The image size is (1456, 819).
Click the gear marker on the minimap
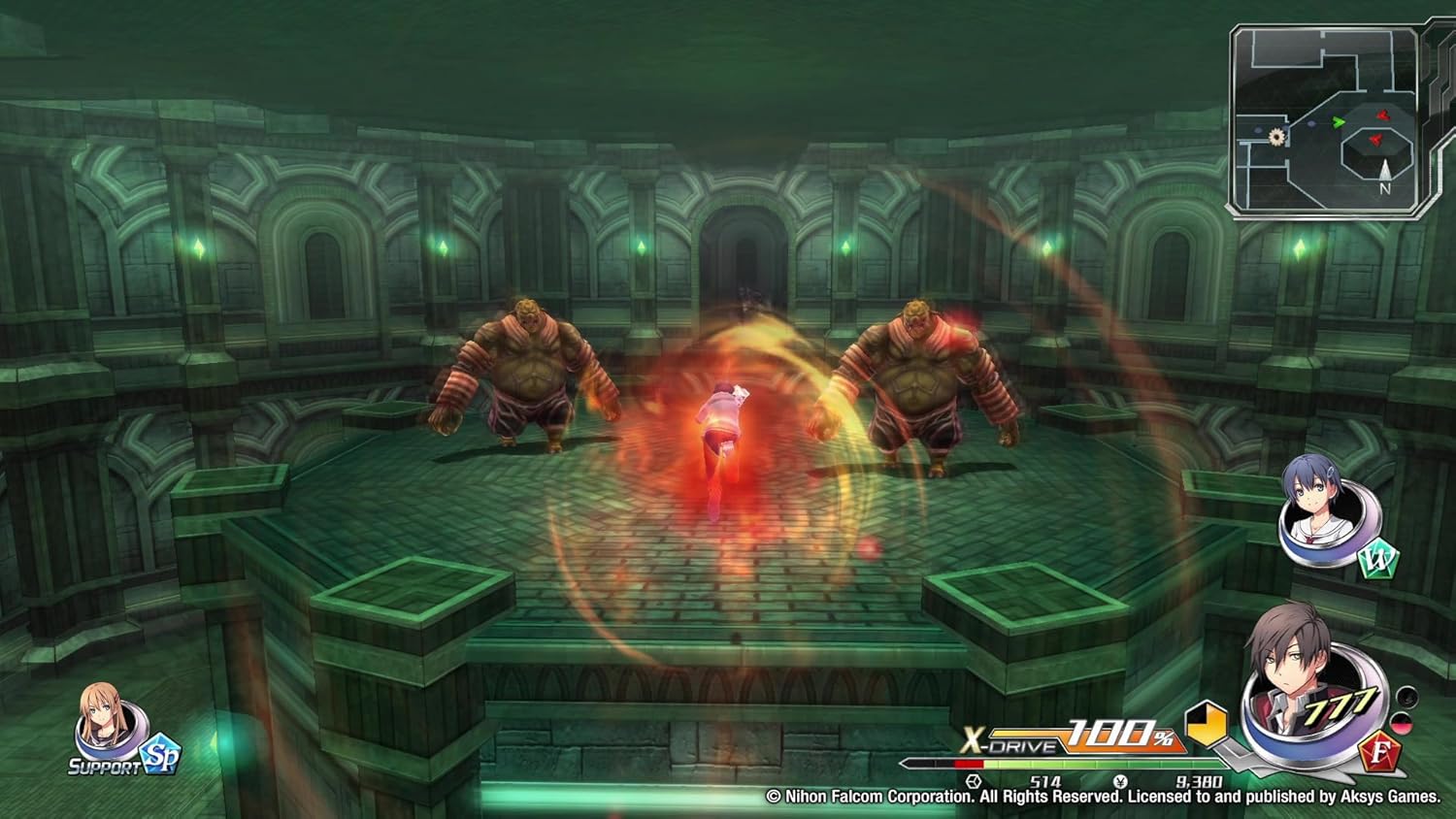1277,137
